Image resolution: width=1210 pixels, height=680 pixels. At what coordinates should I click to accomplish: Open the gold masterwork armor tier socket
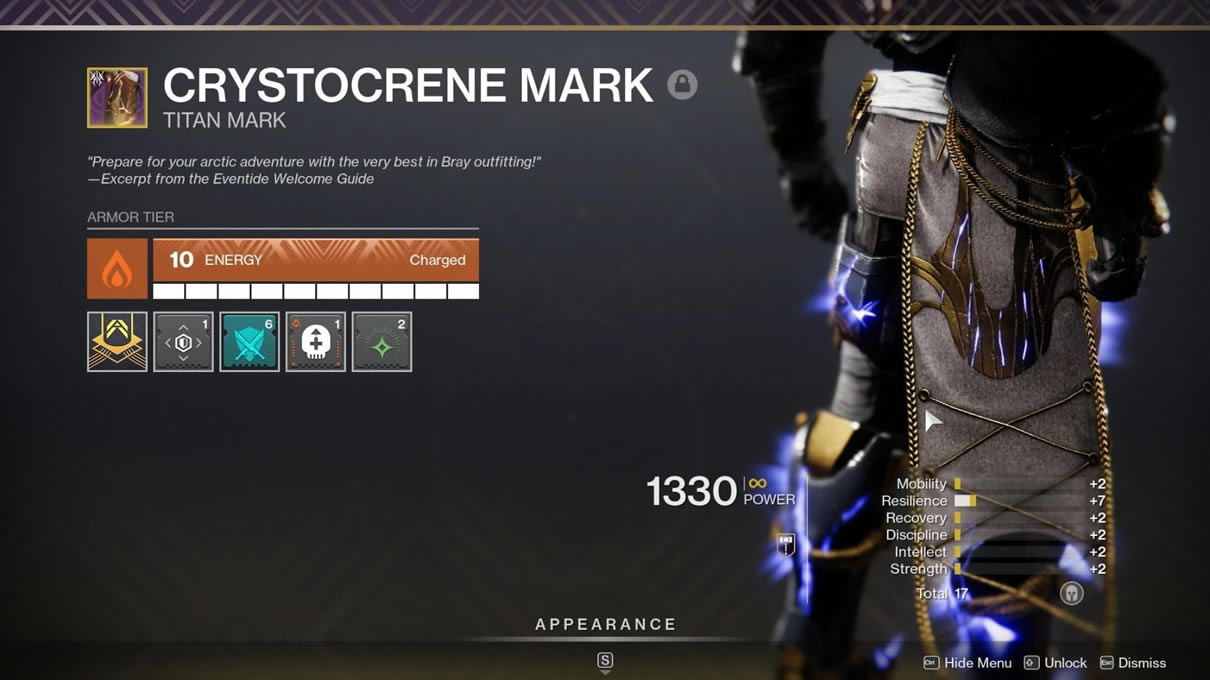(117, 342)
